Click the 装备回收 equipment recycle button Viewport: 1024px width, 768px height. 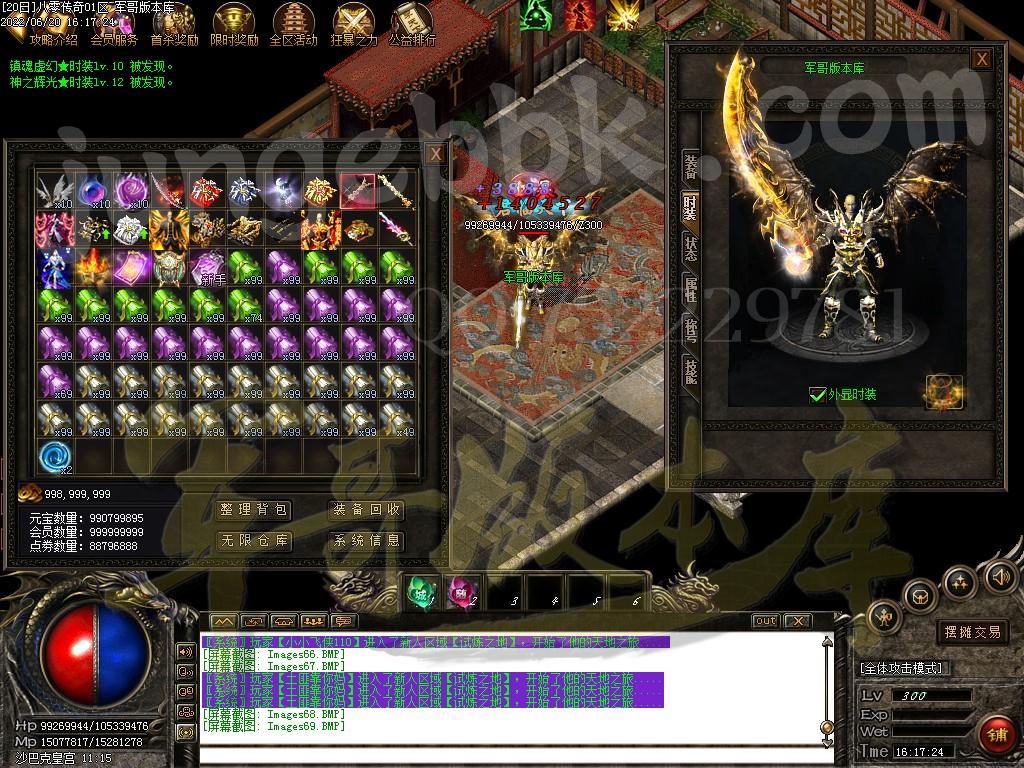[x=366, y=510]
